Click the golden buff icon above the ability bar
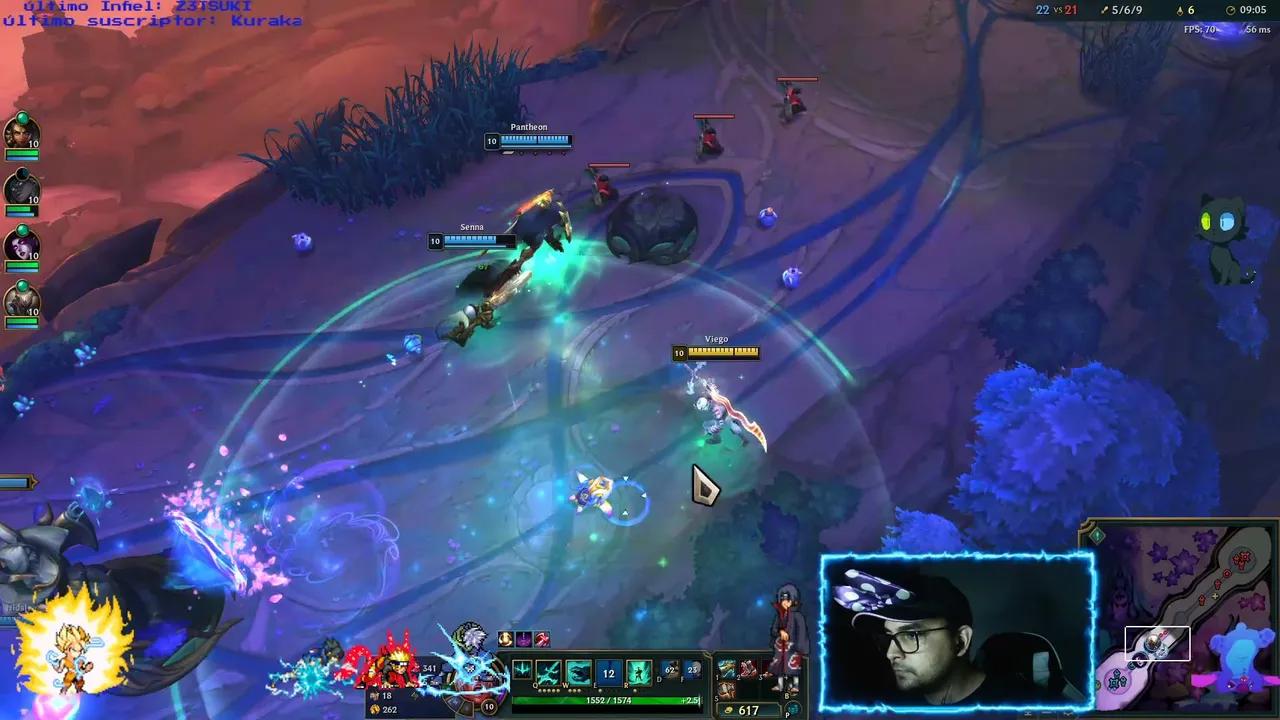The width and height of the screenshot is (1280, 720). [x=504, y=638]
